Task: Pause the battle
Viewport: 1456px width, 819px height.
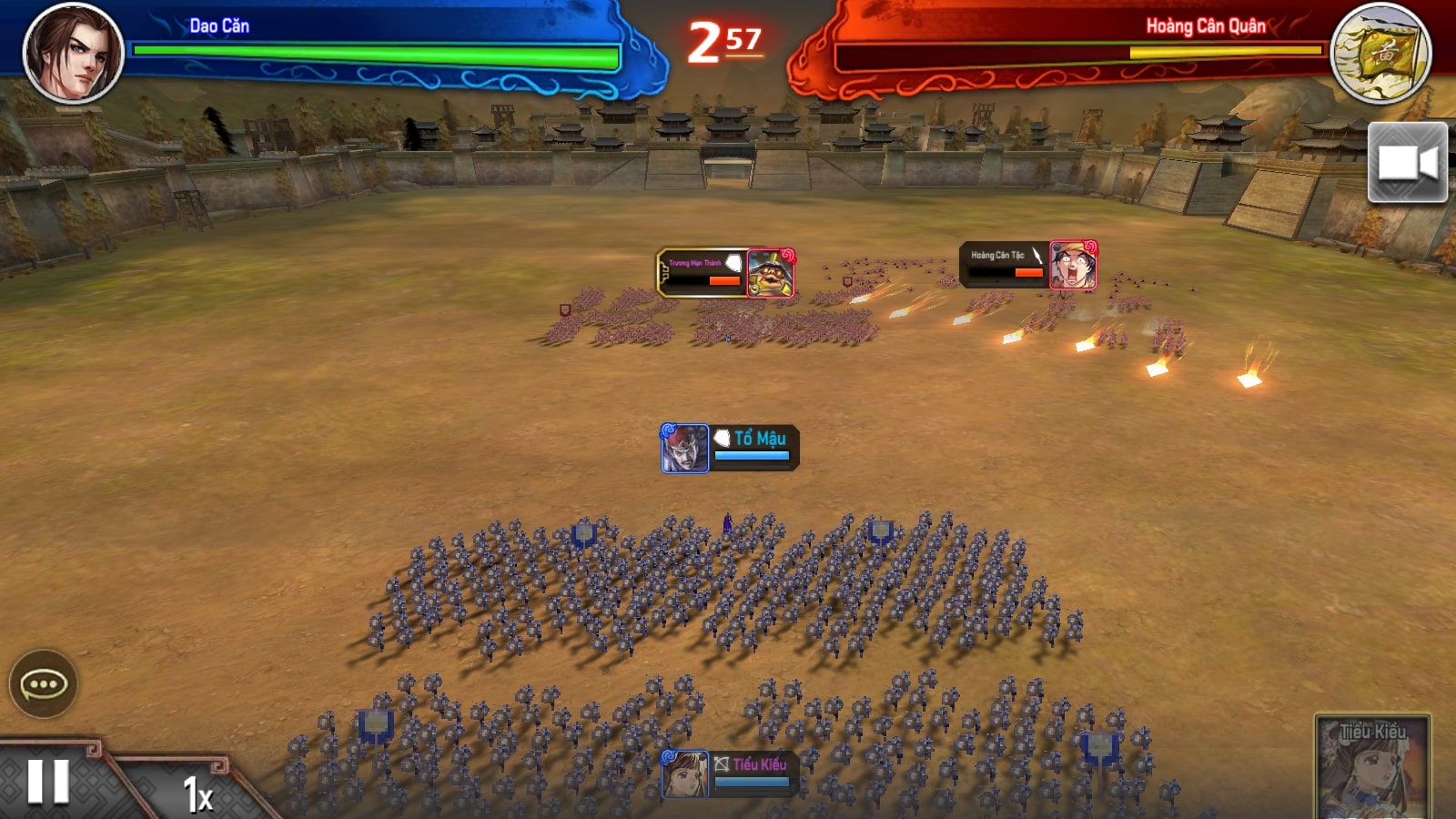Action: (x=48, y=781)
